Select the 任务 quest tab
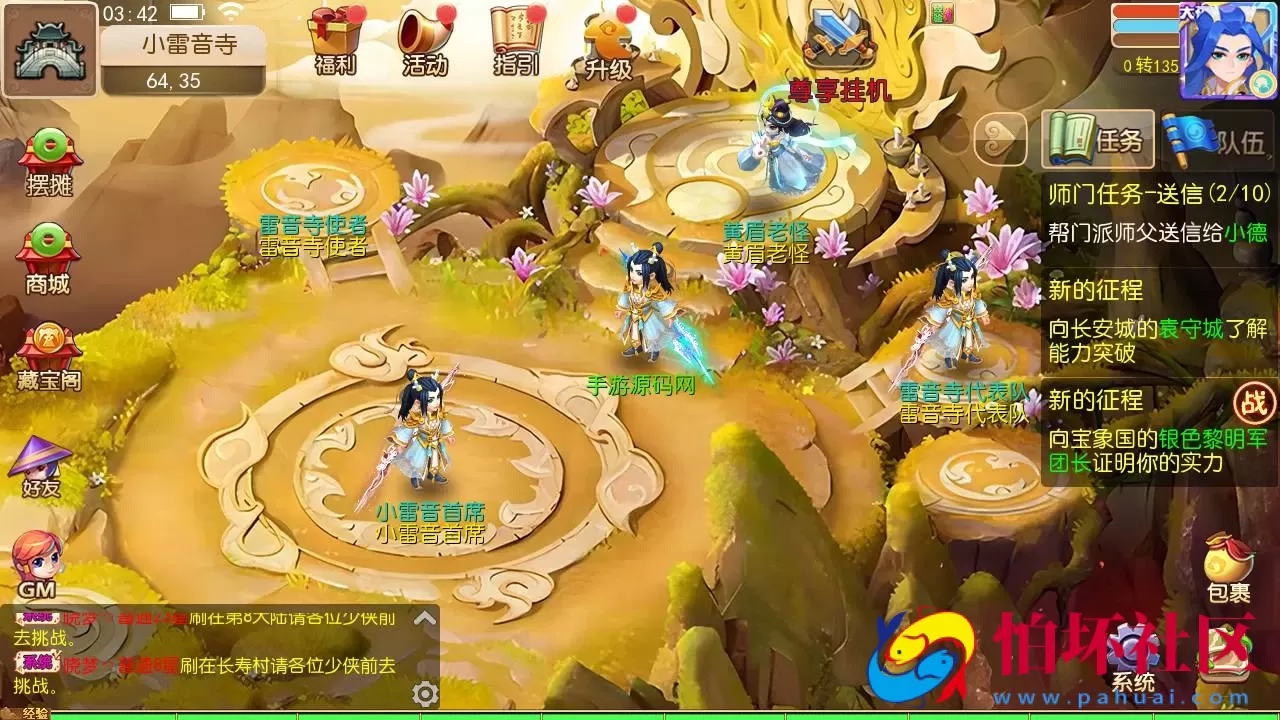 click(x=1097, y=140)
